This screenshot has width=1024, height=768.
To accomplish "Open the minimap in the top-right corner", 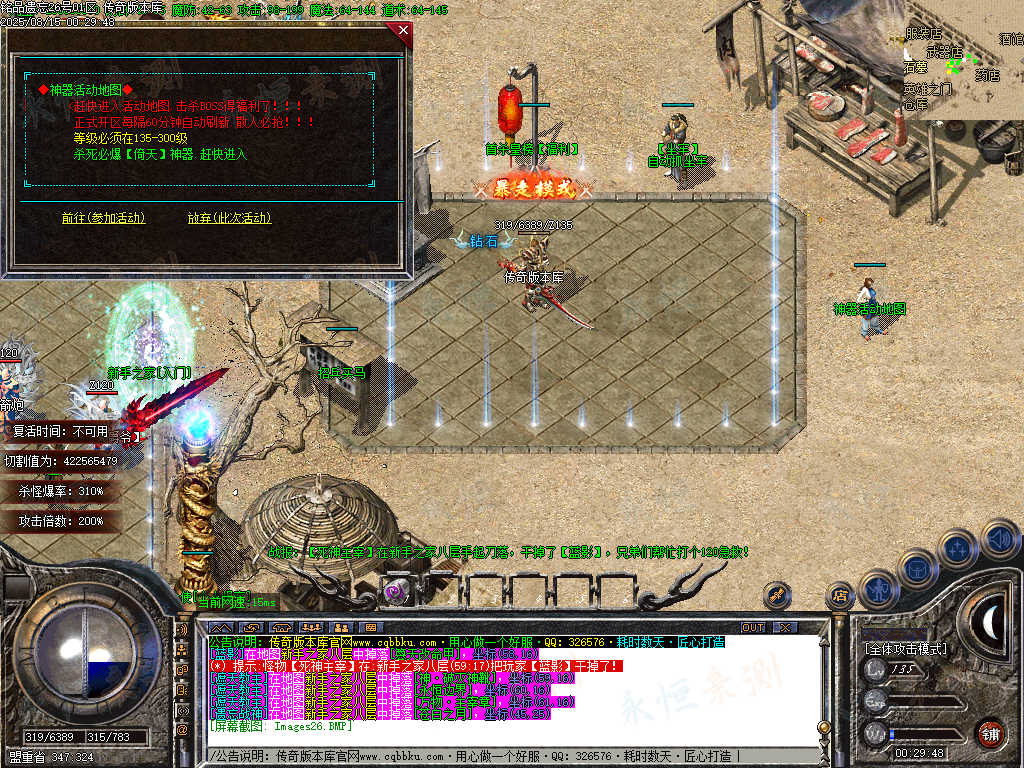I will [962, 60].
